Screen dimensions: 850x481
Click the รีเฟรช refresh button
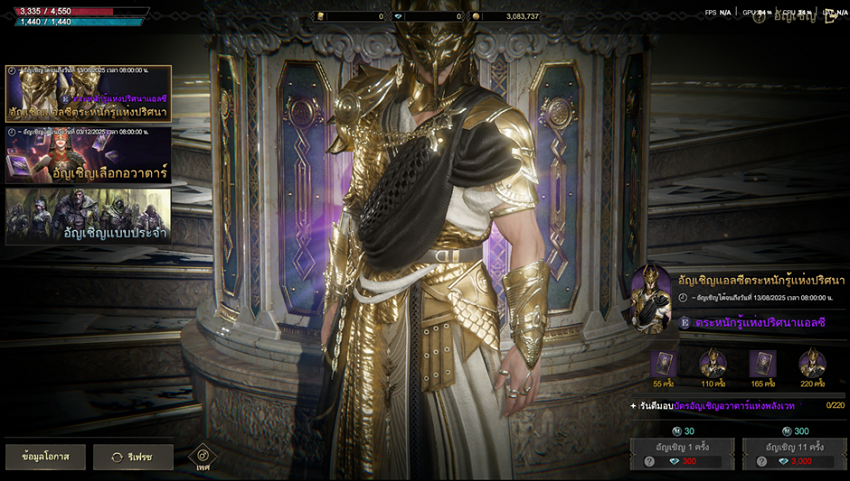133,457
